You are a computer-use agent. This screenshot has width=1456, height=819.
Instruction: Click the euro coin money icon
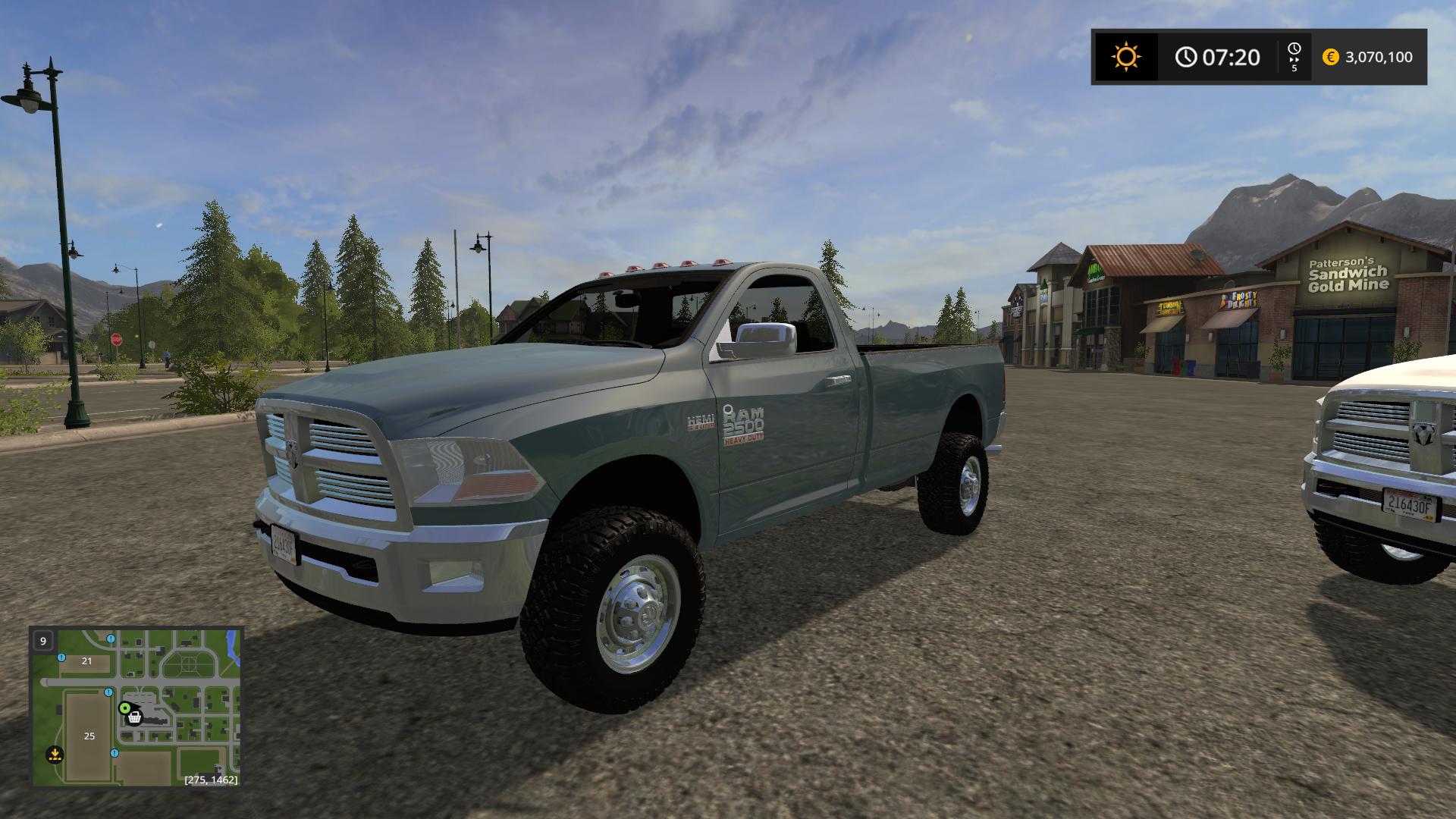tap(1330, 57)
